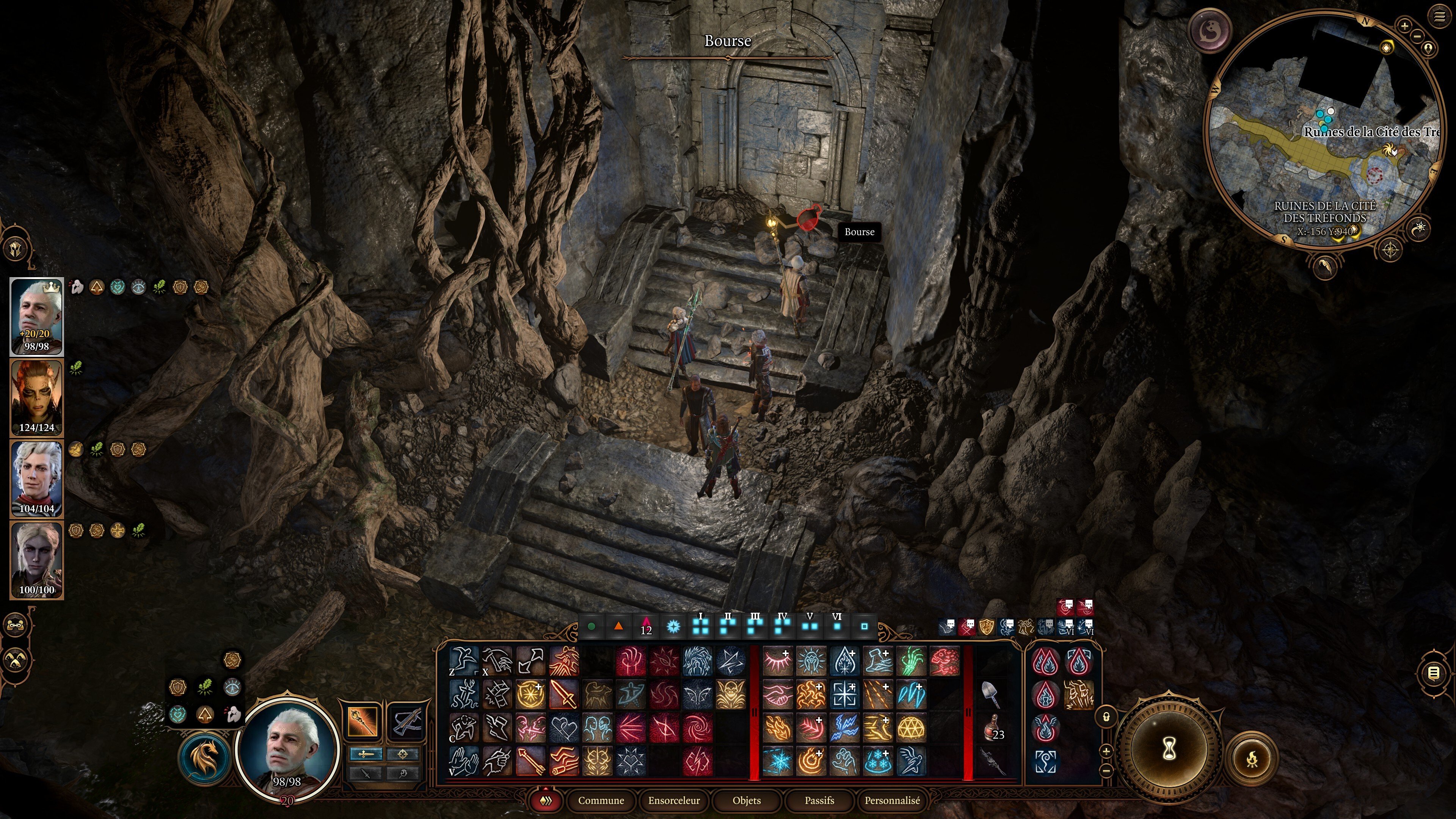Toggle the hotbar padlock lock
Image resolution: width=1456 pixels, height=819 pixels.
click(1107, 717)
